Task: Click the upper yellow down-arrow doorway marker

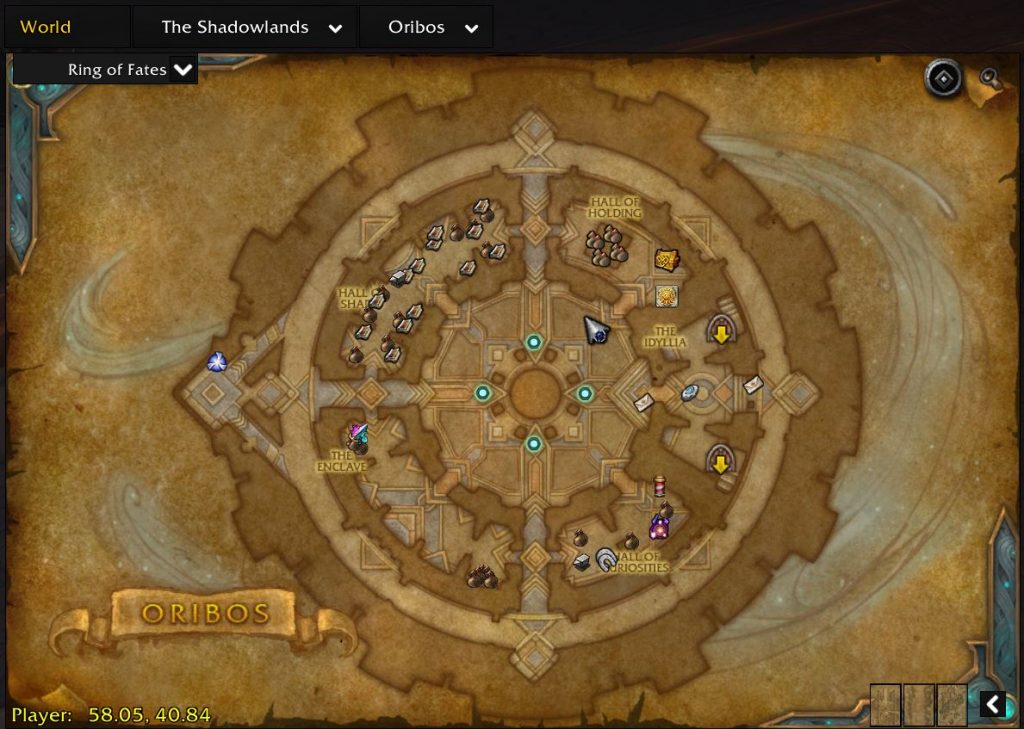Action: click(720, 331)
